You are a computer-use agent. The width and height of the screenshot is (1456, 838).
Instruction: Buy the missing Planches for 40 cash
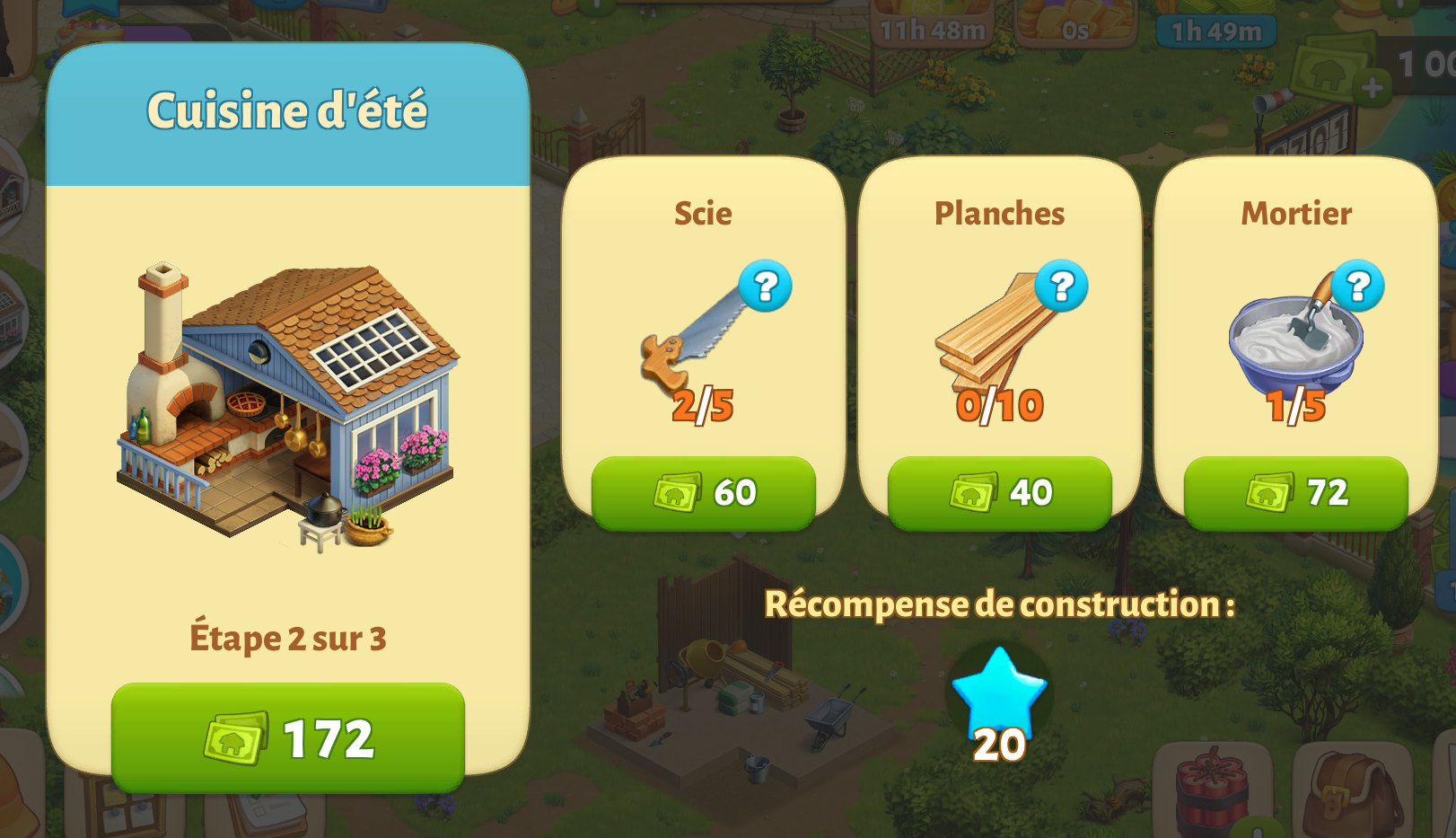[999, 492]
